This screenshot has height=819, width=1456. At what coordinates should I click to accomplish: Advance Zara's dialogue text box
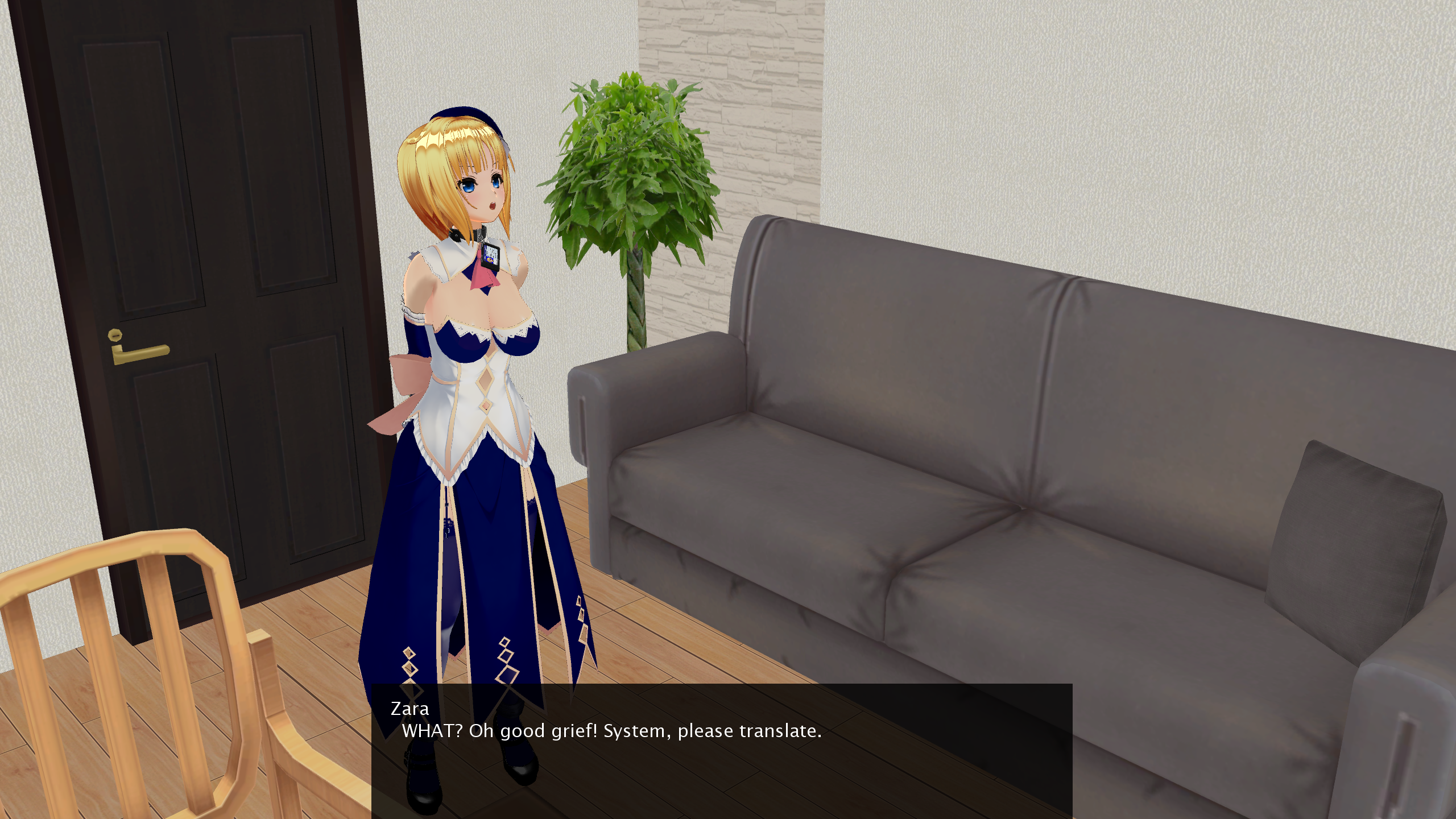coord(721,750)
